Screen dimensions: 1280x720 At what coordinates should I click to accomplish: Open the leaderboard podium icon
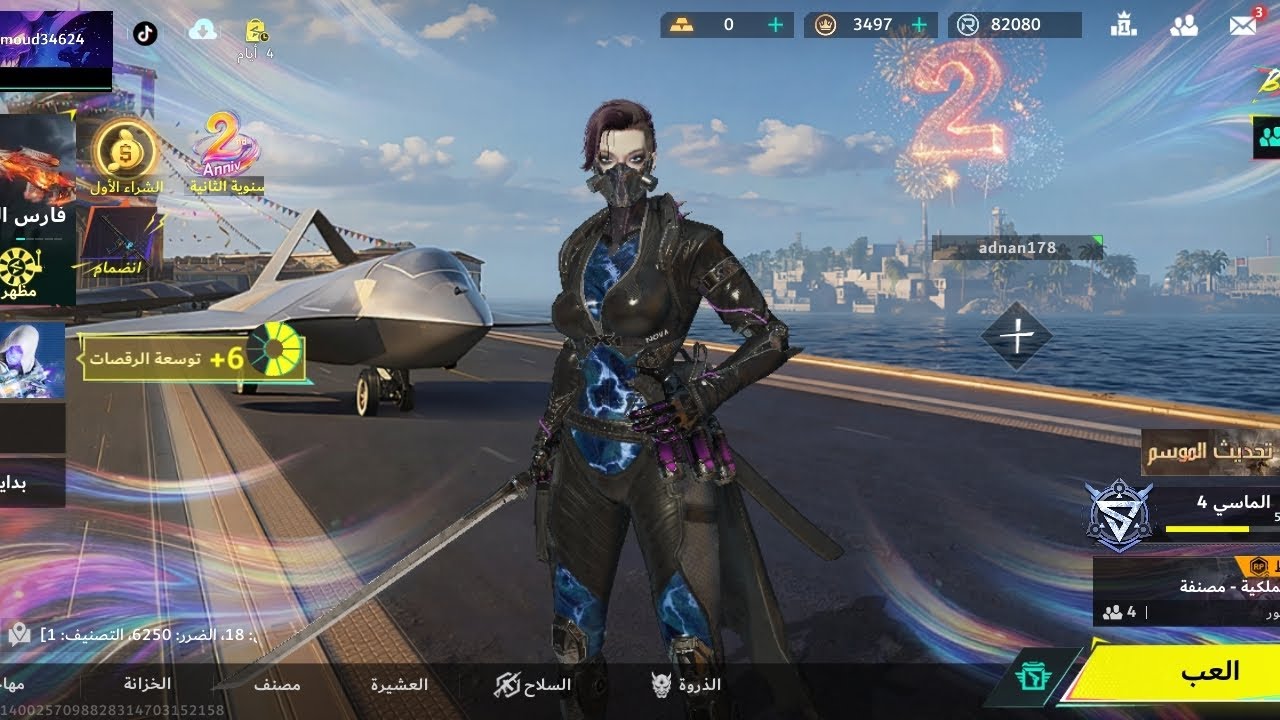tap(1124, 26)
